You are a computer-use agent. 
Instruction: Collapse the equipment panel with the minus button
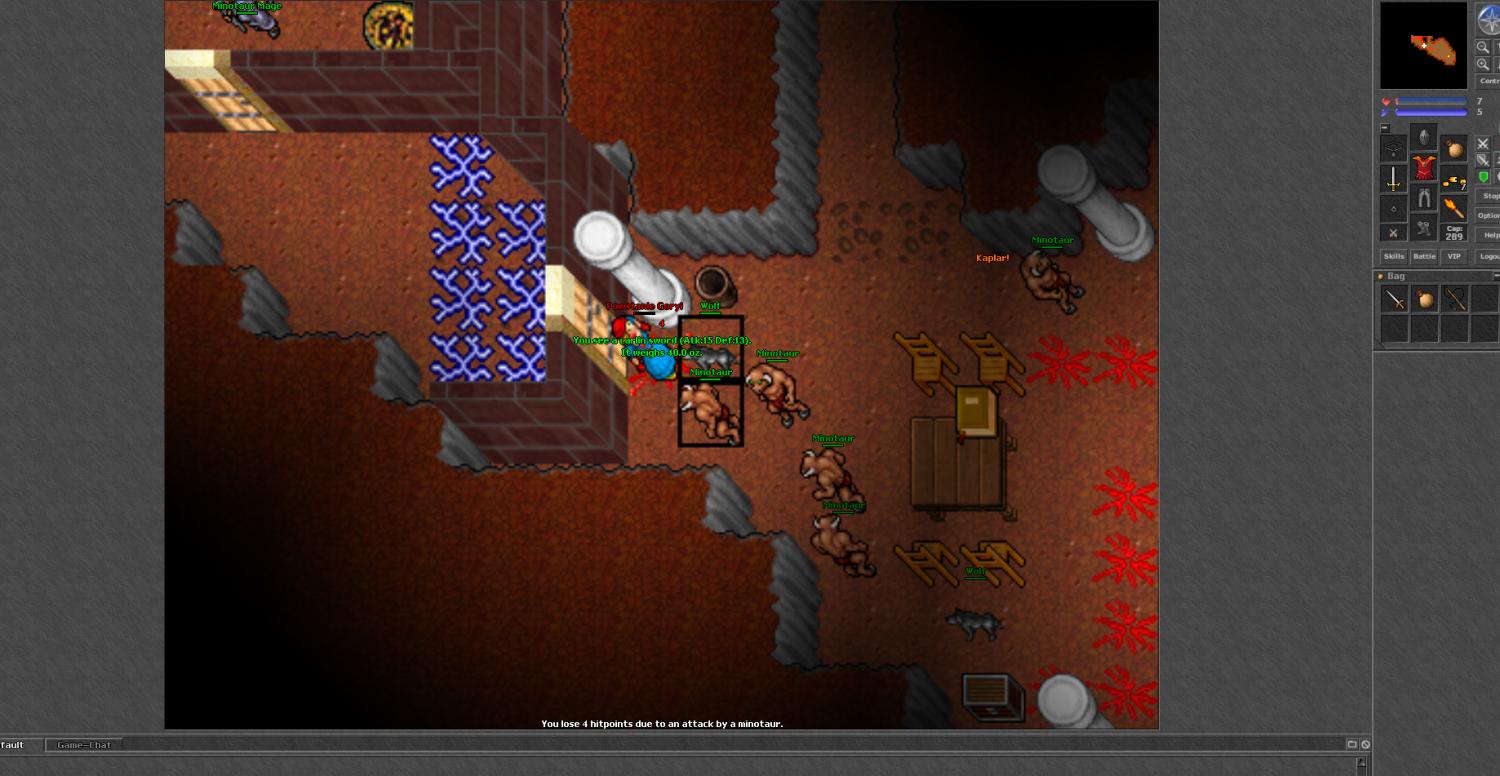pos(1385,128)
